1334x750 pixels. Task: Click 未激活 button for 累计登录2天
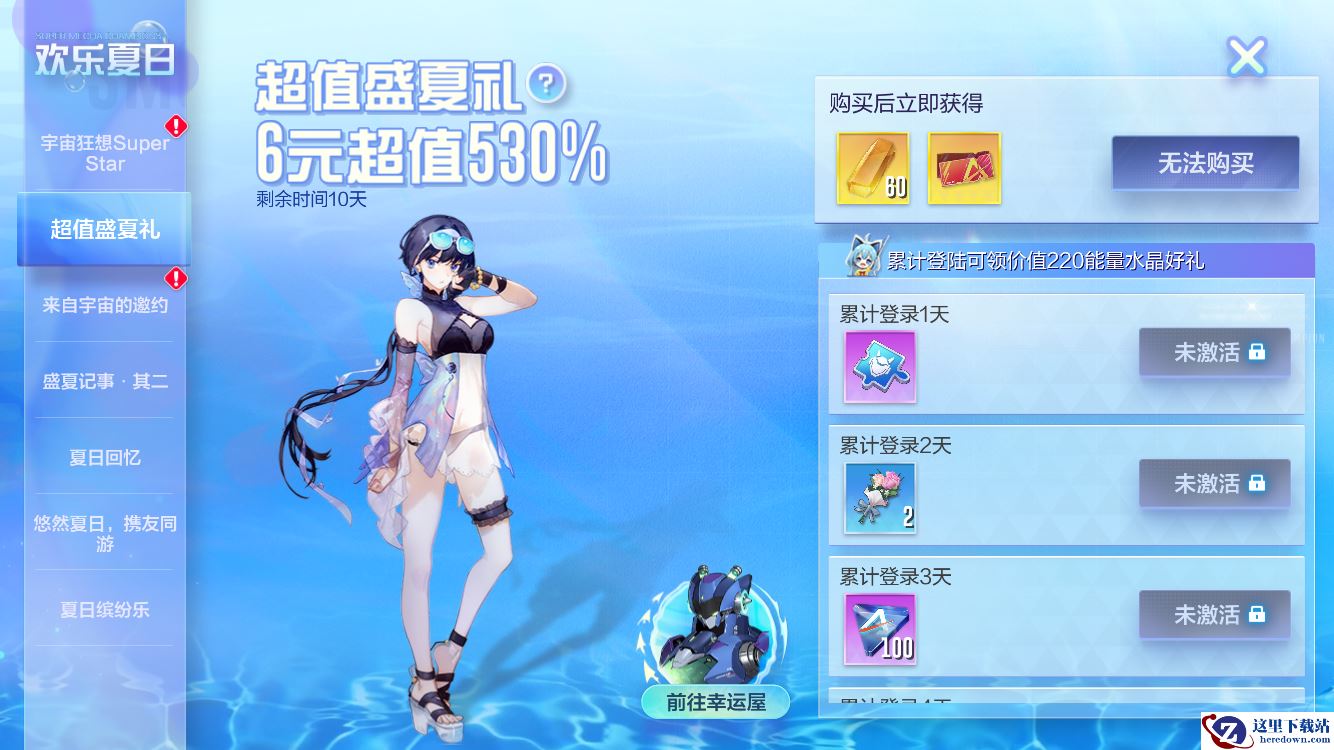pyautogui.click(x=1214, y=483)
